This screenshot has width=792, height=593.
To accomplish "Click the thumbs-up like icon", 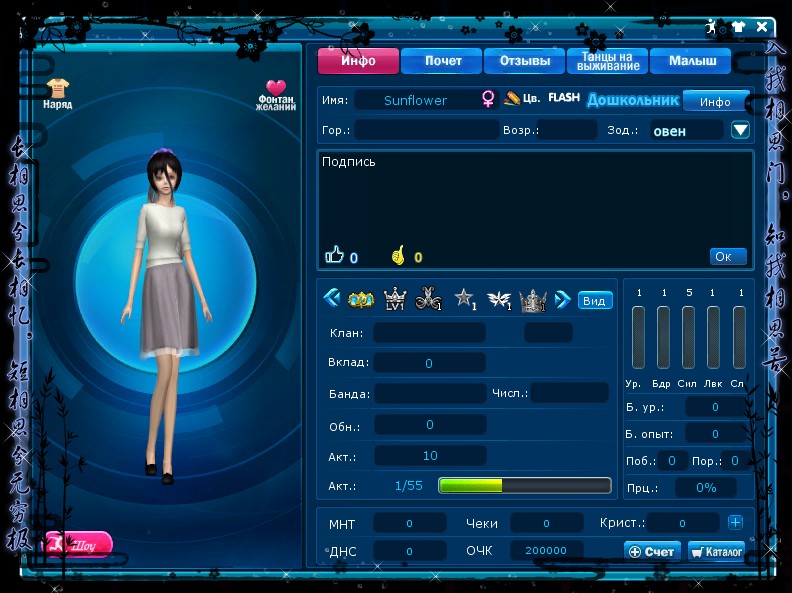I will tap(334, 256).
